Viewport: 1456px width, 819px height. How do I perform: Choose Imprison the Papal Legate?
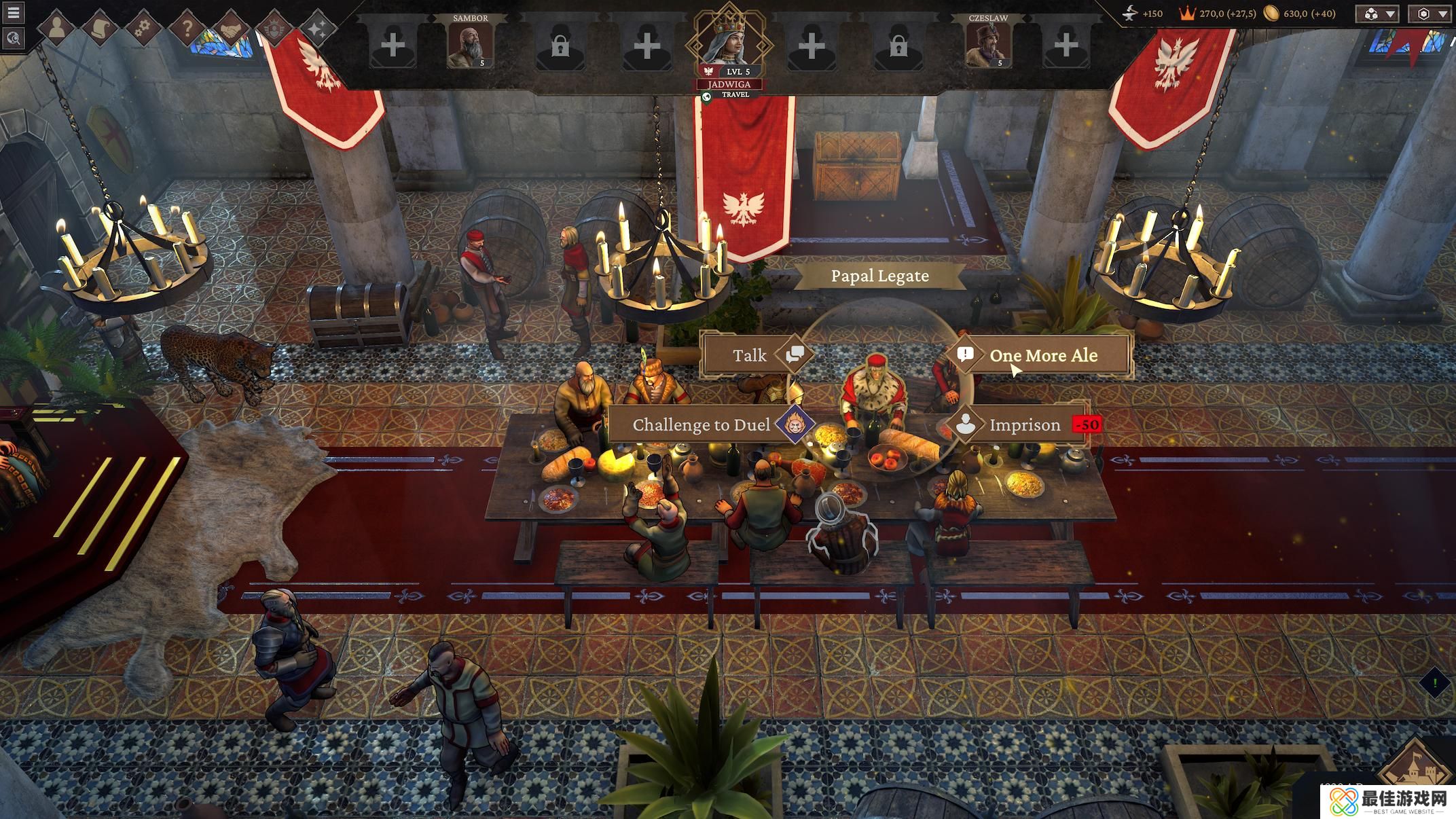[x=1024, y=425]
